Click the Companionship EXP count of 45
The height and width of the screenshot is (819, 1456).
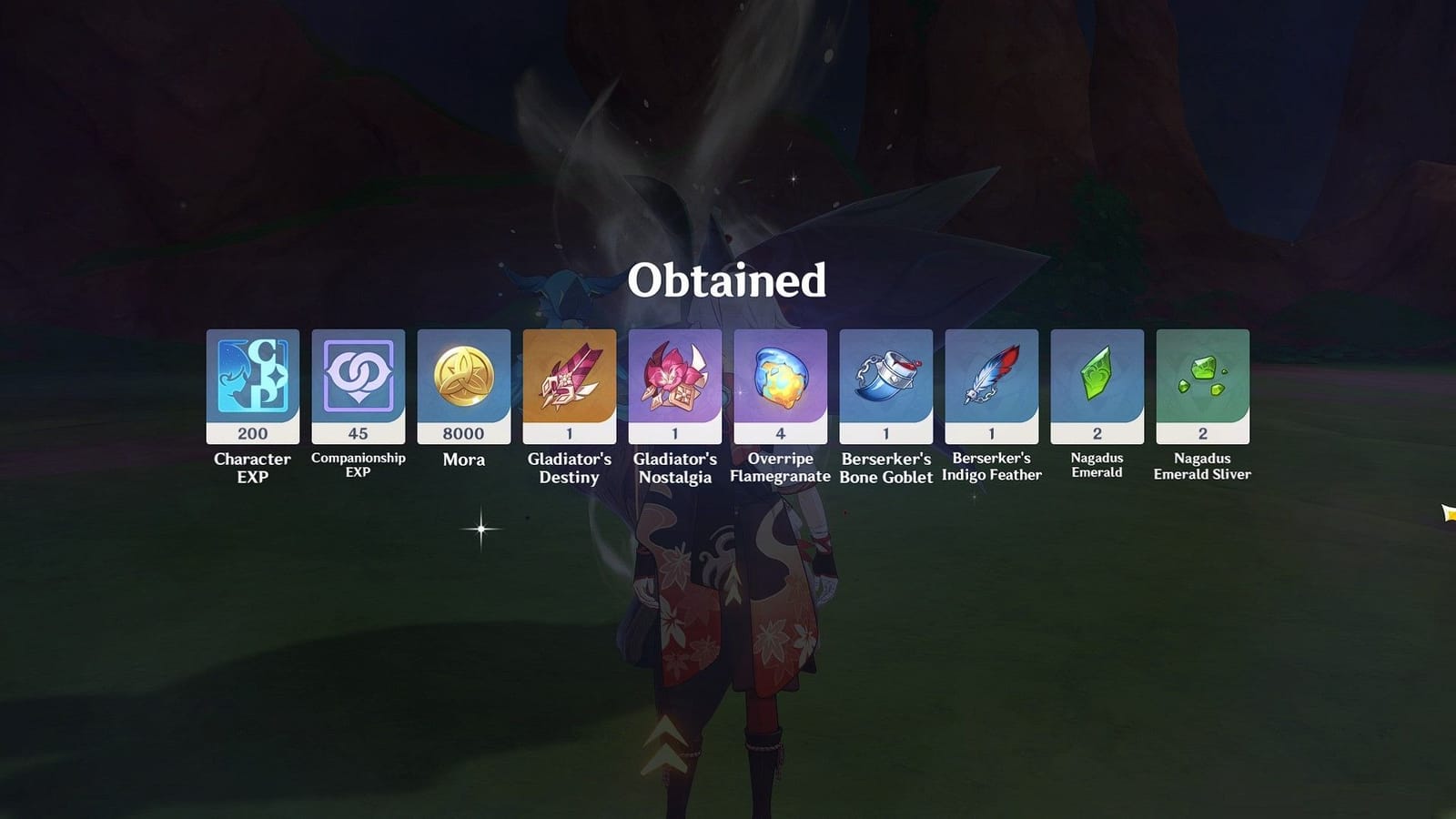[358, 434]
